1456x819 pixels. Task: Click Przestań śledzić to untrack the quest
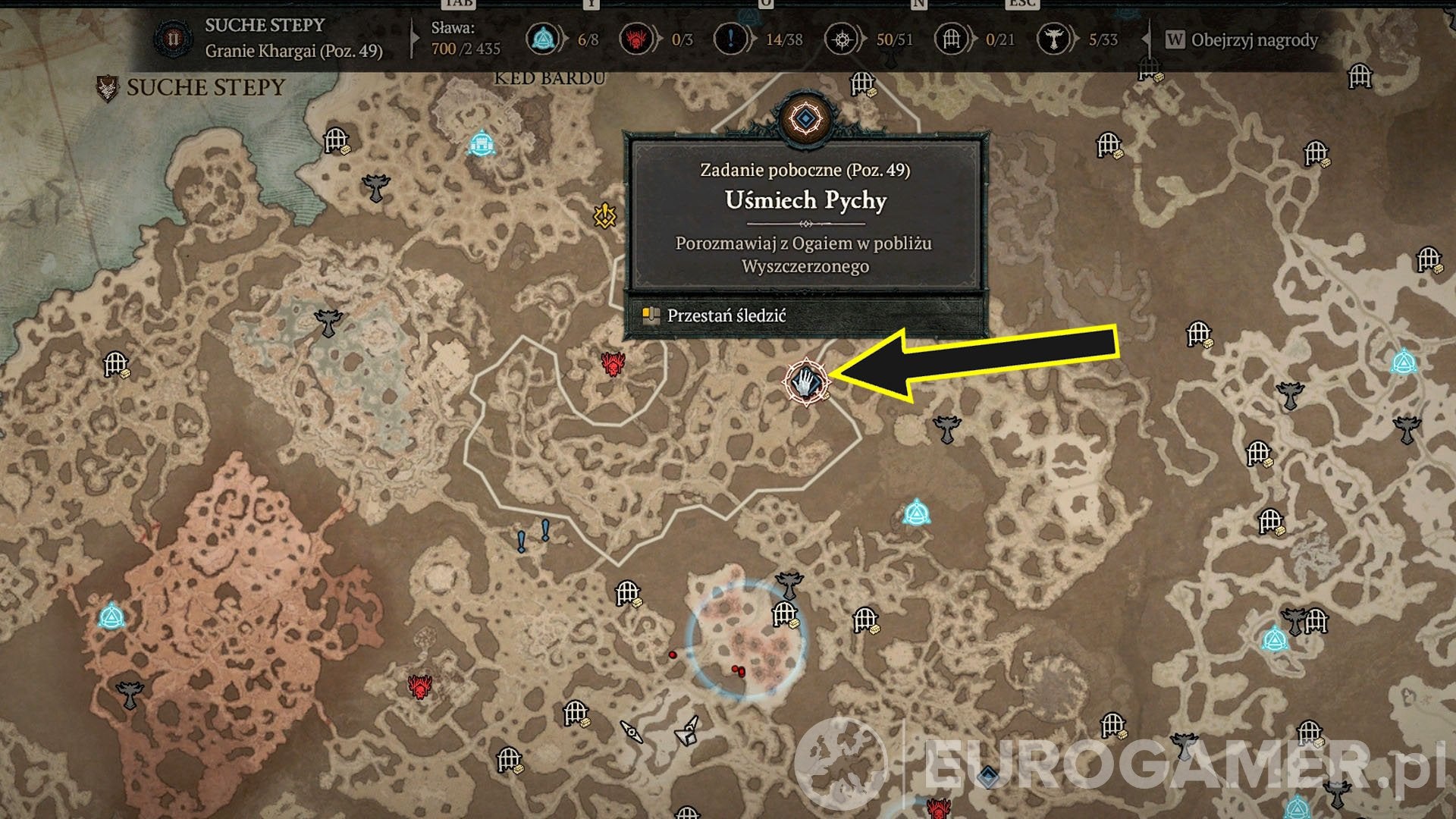coord(726,315)
